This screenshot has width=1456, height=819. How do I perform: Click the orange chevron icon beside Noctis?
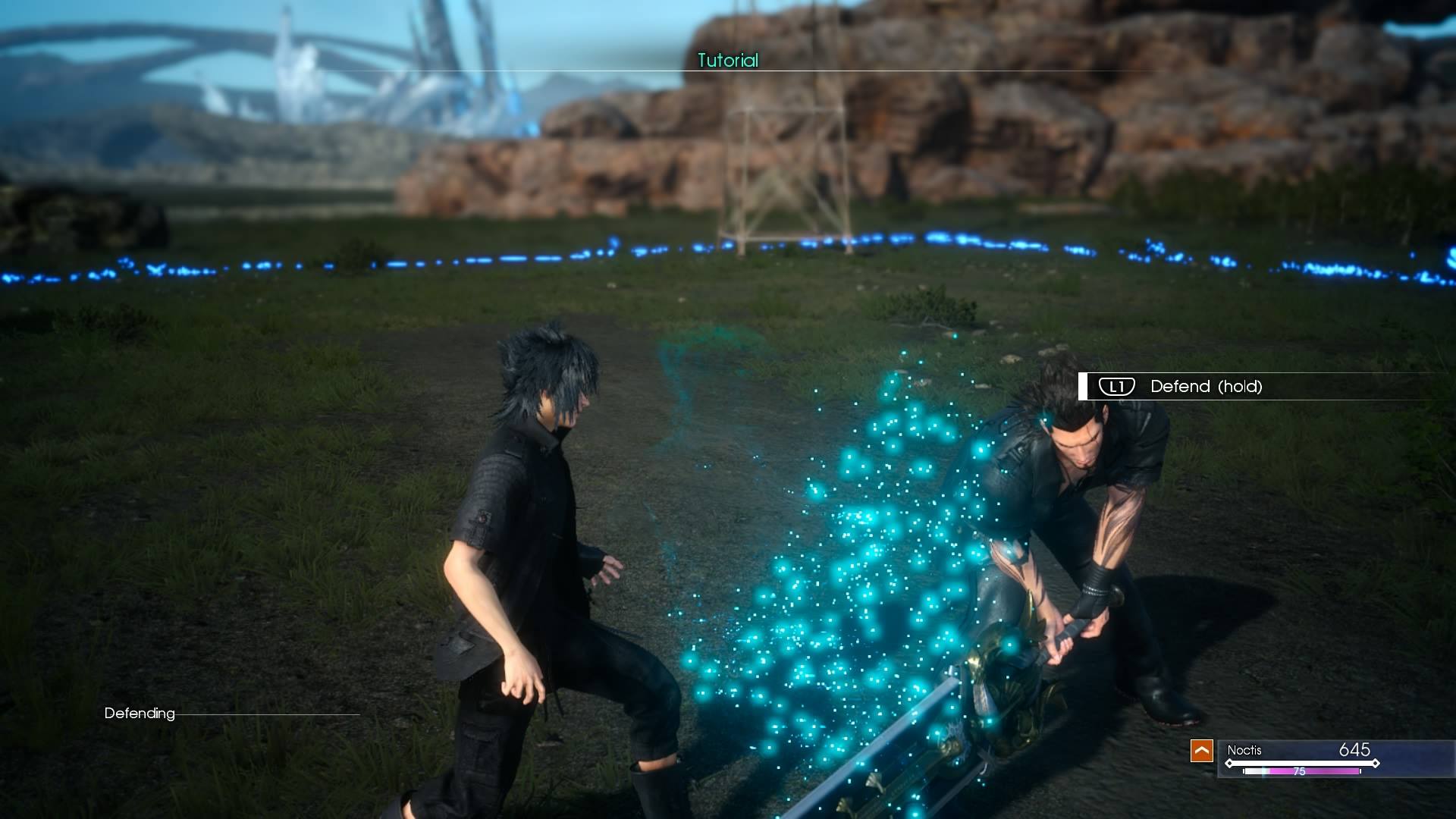1201,751
